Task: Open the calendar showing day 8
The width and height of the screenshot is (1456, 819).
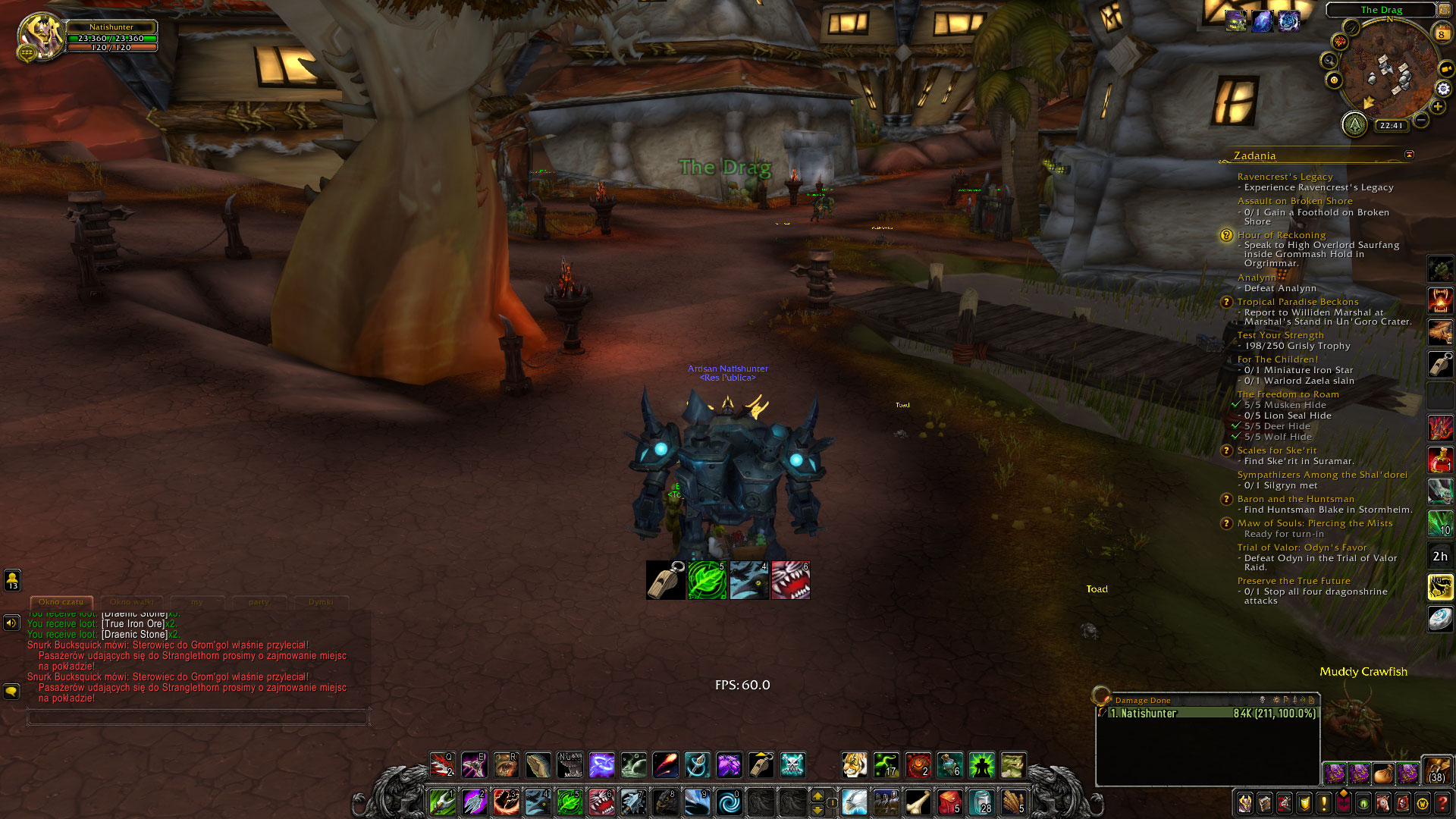Action: click(1442, 33)
